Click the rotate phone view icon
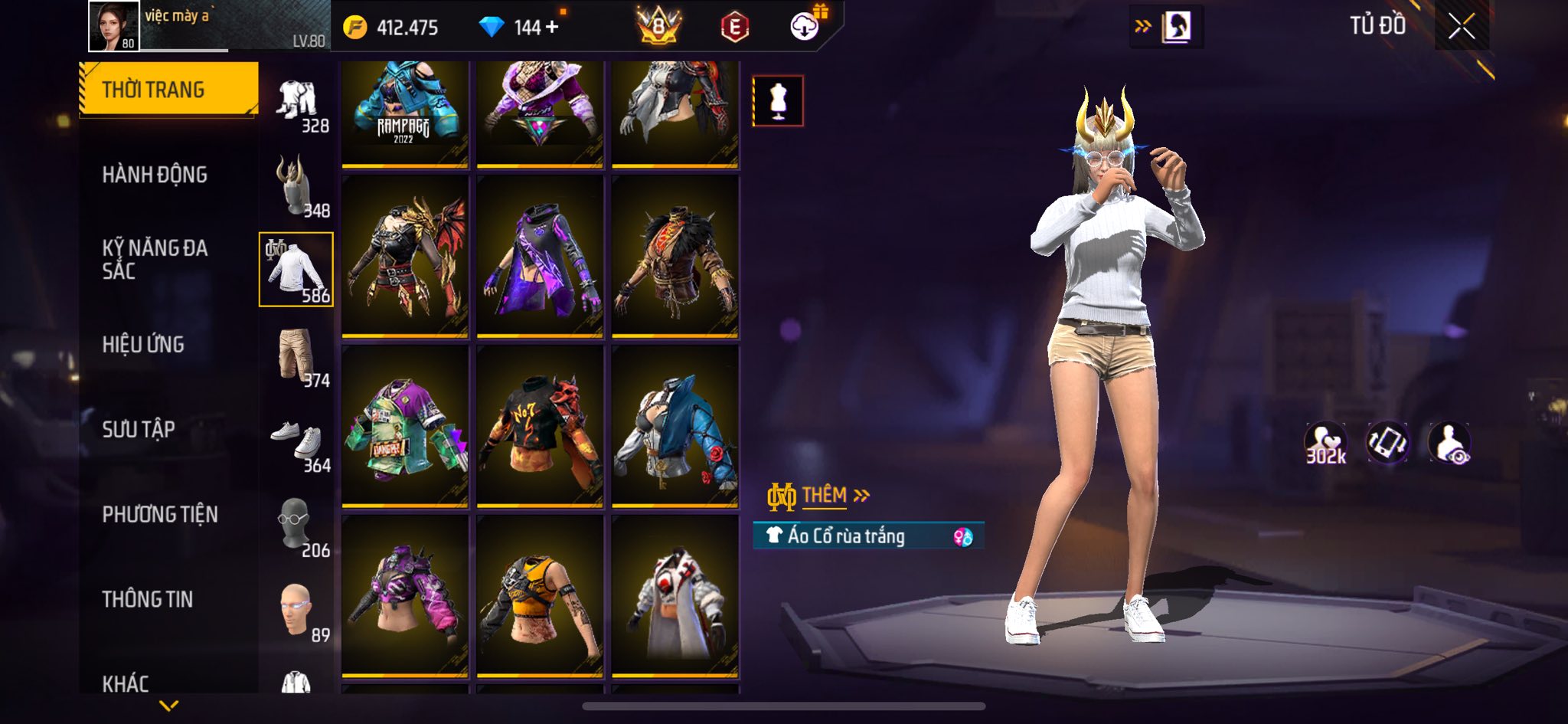 pyautogui.click(x=1387, y=443)
